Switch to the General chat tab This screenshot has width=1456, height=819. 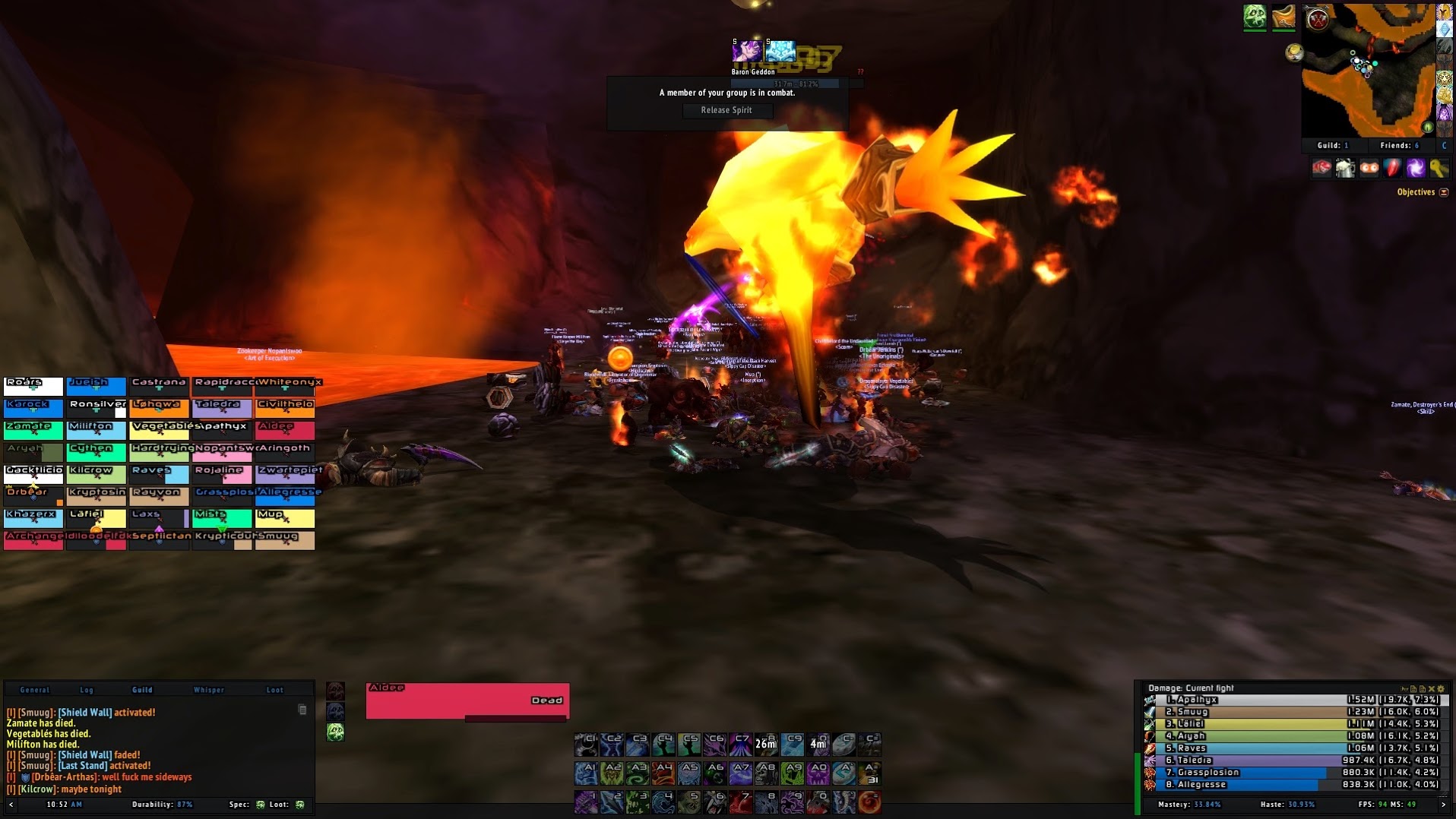coord(34,690)
